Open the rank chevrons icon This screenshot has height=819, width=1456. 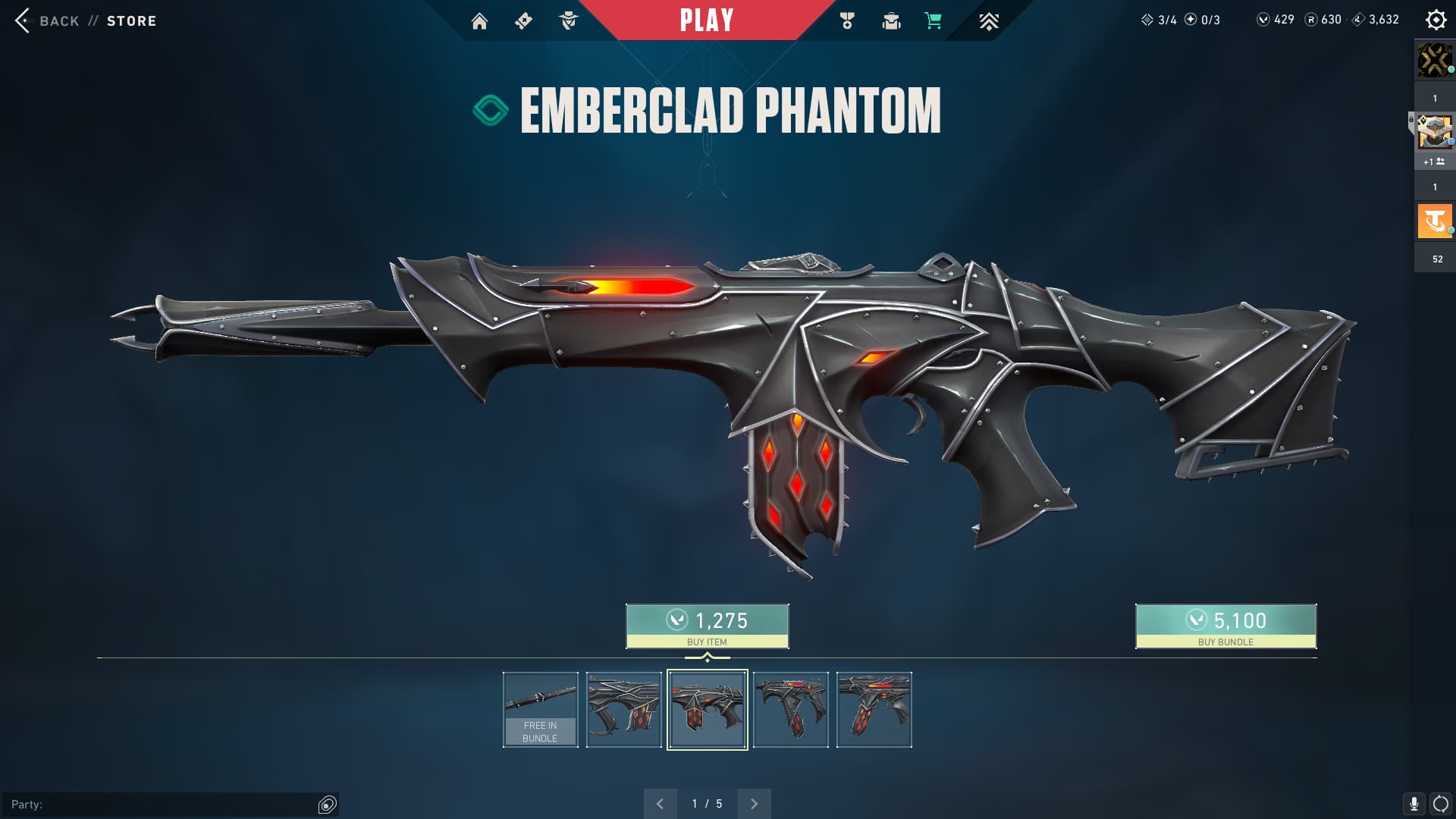(988, 21)
